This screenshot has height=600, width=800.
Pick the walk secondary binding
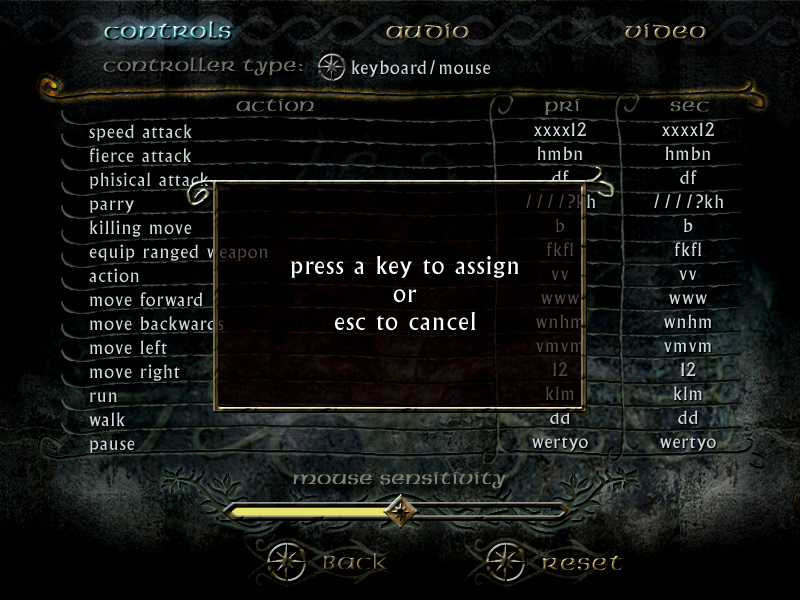[688, 418]
